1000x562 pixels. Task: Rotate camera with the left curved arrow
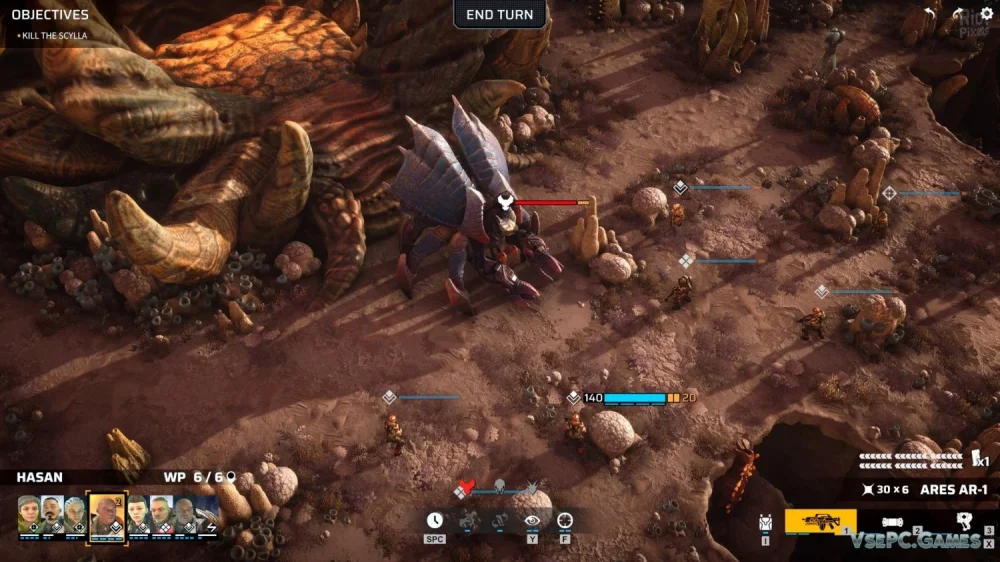click(929, 13)
